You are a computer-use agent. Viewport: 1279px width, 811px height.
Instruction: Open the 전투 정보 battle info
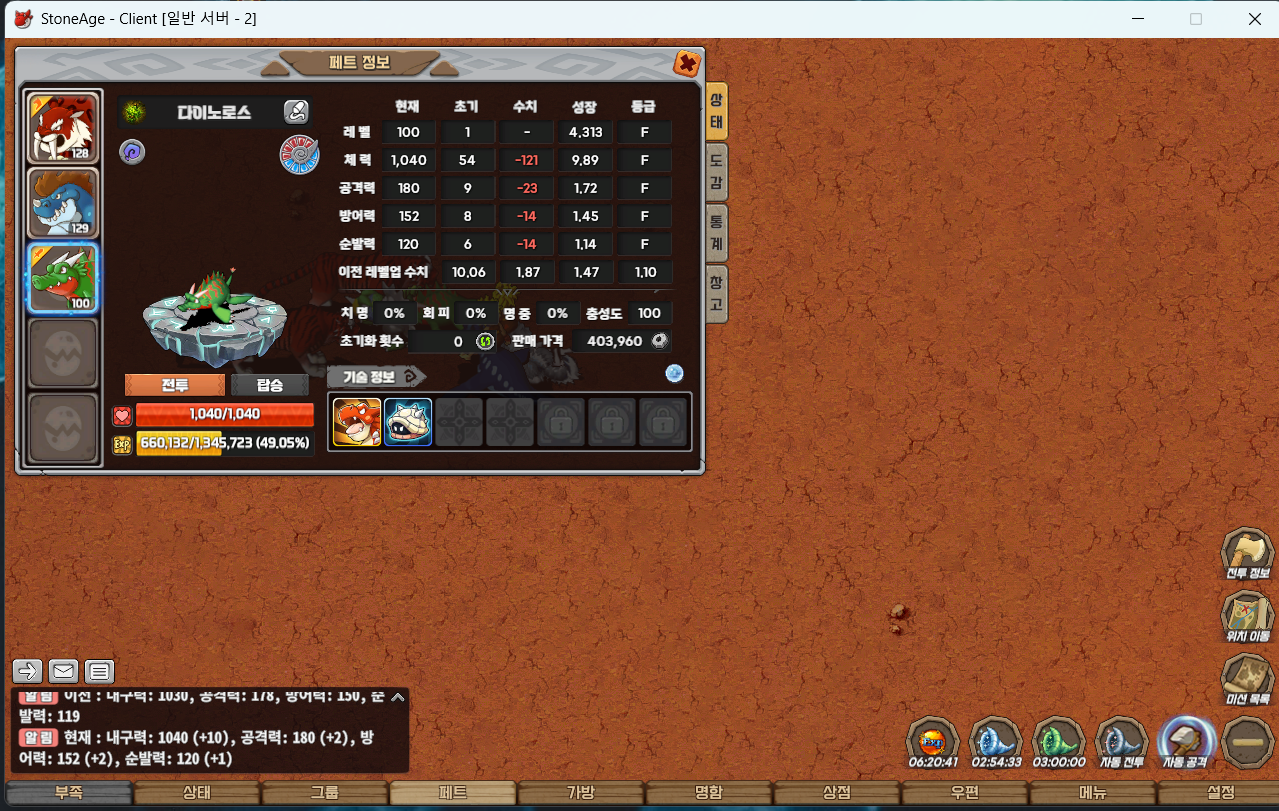pos(1247,553)
